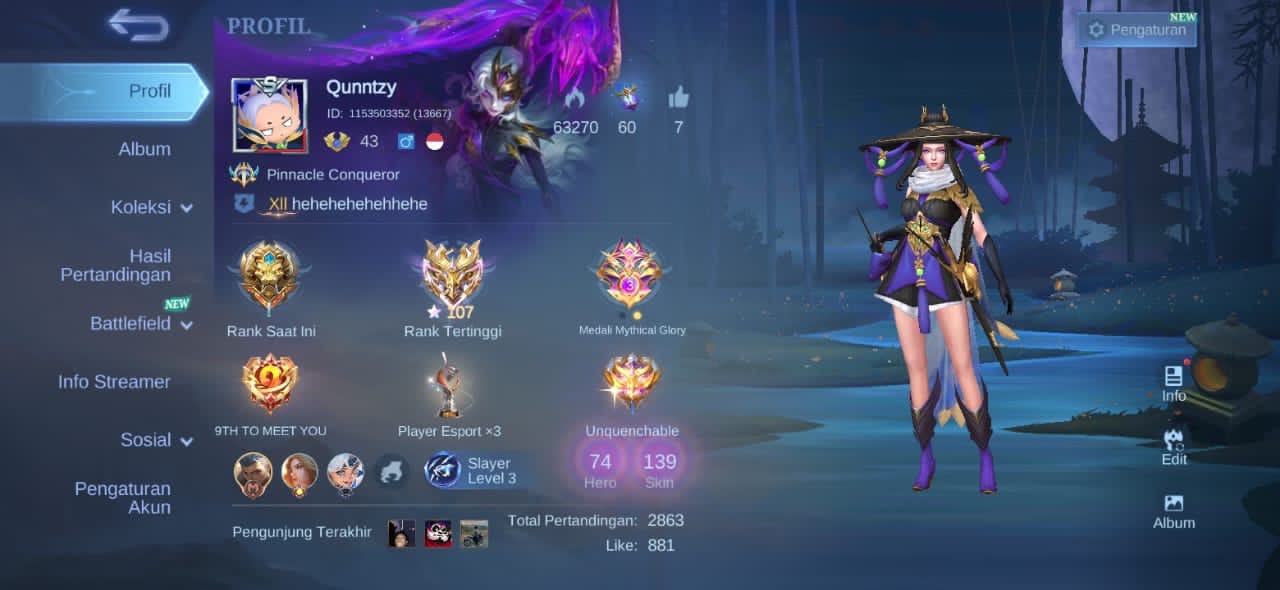The height and width of the screenshot is (590, 1280).
Task: Tap the Qunntzy player avatar
Action: point(269,115)
